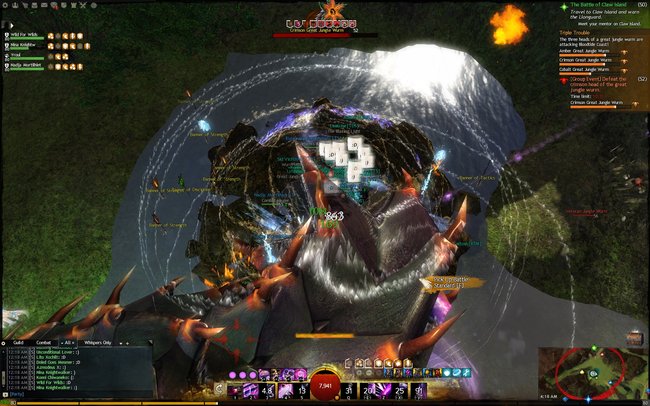This screenshot has height=406, width=650.
Task: Switch to the Combat chat tab
Action: [45, 343]
